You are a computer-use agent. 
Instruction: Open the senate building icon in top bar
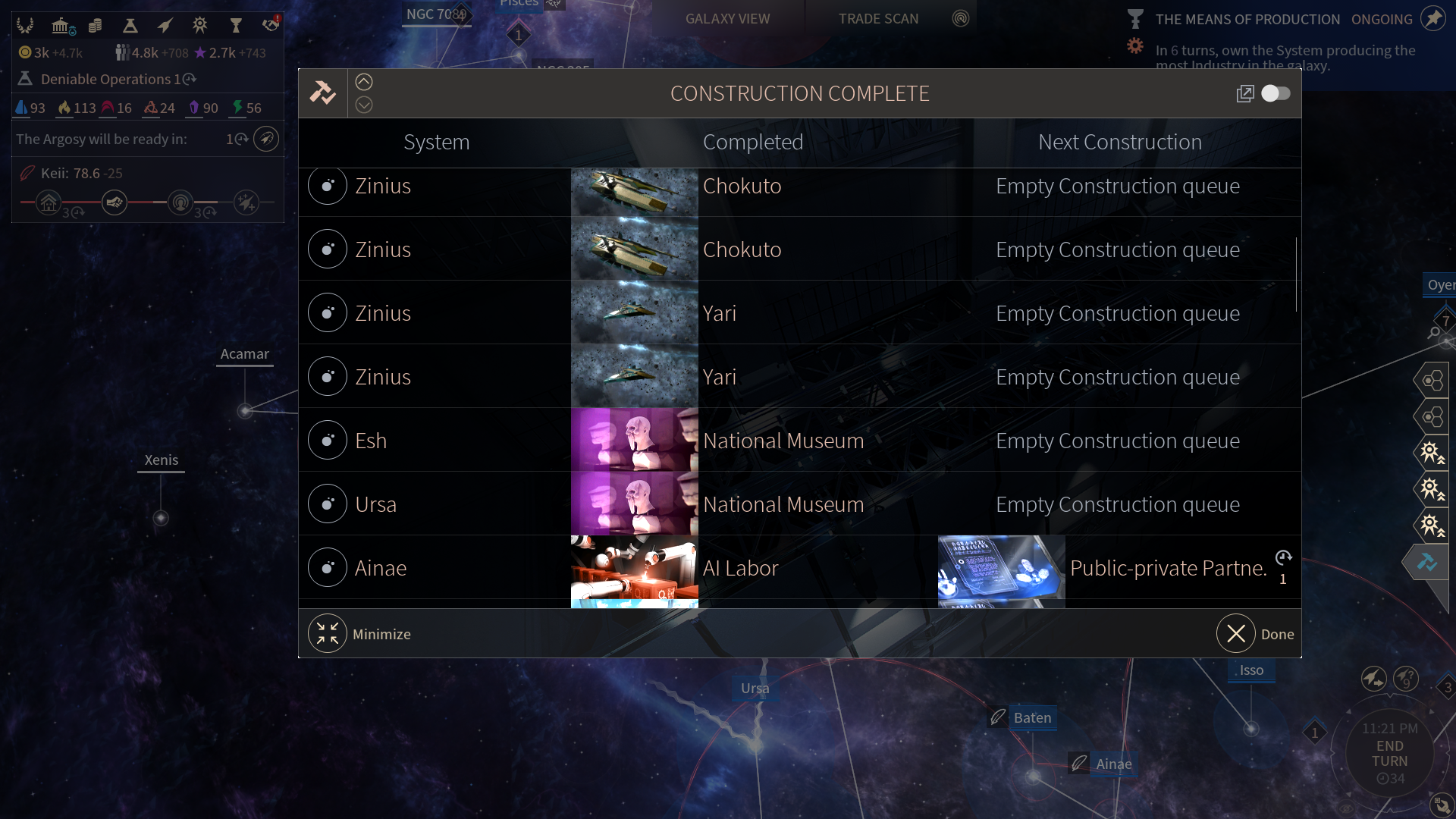(x=61, y=27)
